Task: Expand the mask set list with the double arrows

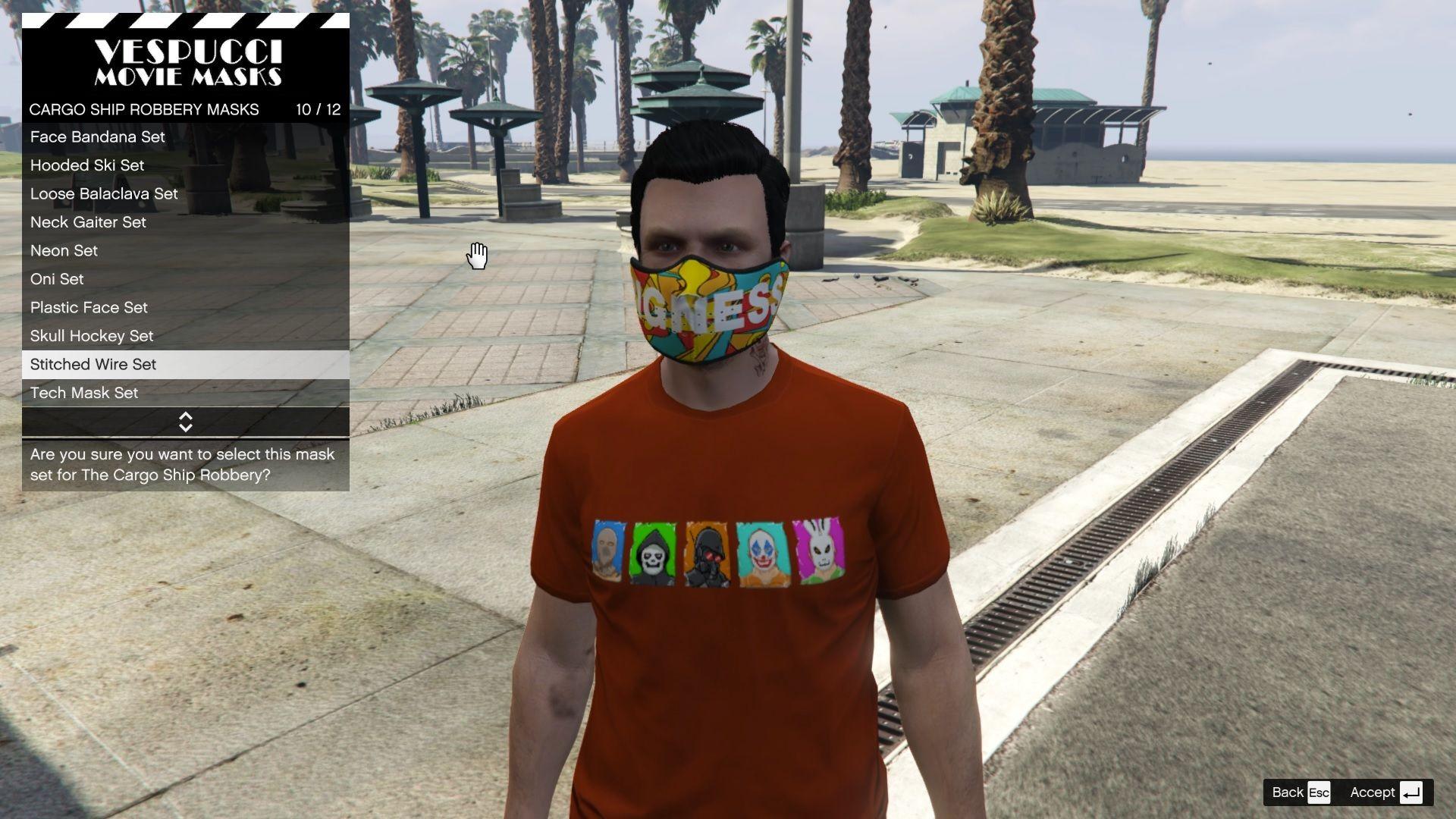Action: click(186, 422)
